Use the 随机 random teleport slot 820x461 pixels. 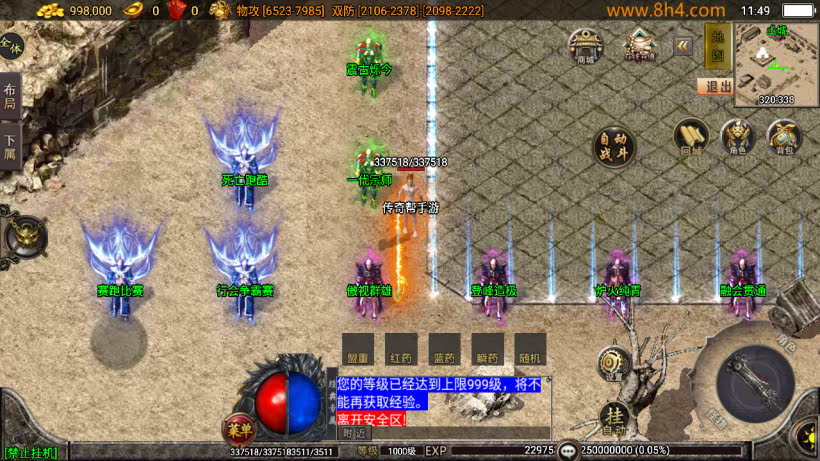[x=531, y=350]
